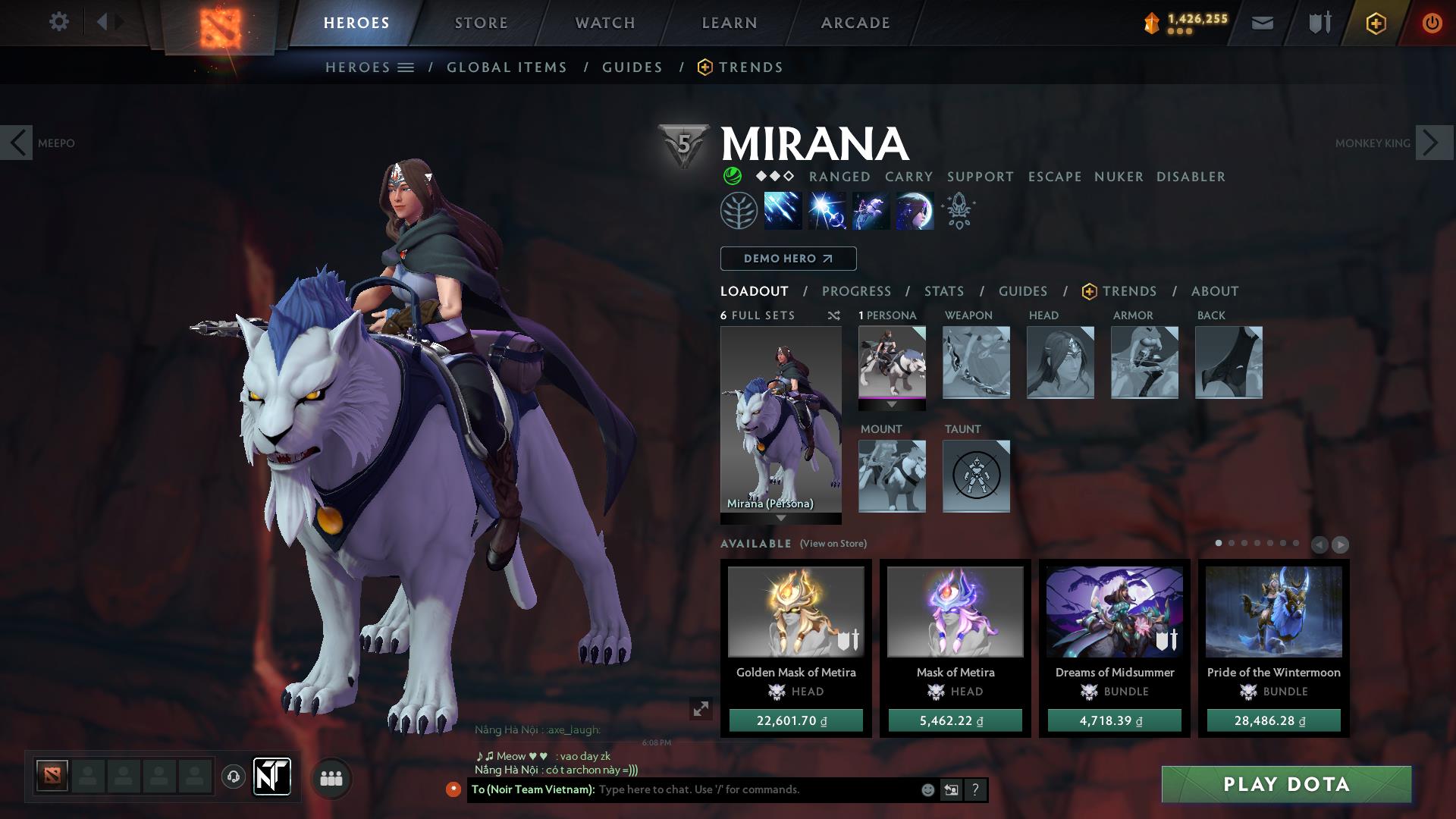Open the Aghanim's Shard upgrade icon
The width and height of the screenshot is (1456, 819).
coord(958,211)
